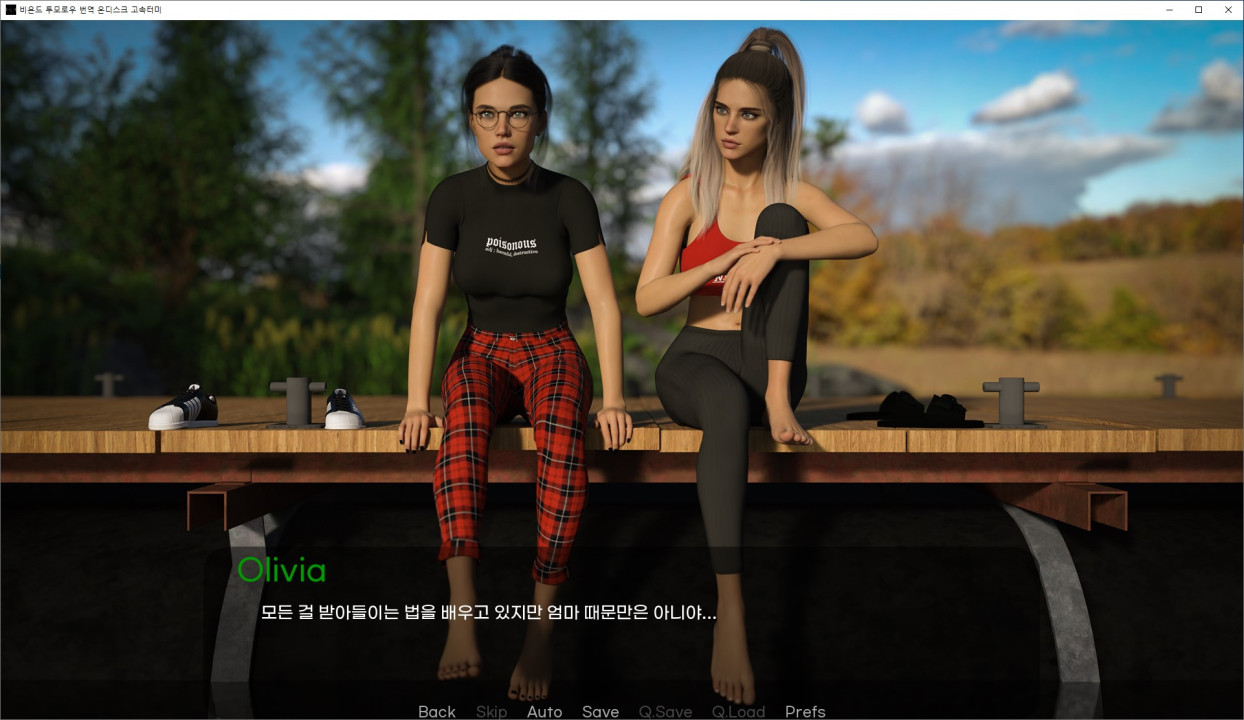Image resolution: width=1244 pixels, height=720 pixels.
Task: Open the Save game menu
Action: click(x=600, y=711)
